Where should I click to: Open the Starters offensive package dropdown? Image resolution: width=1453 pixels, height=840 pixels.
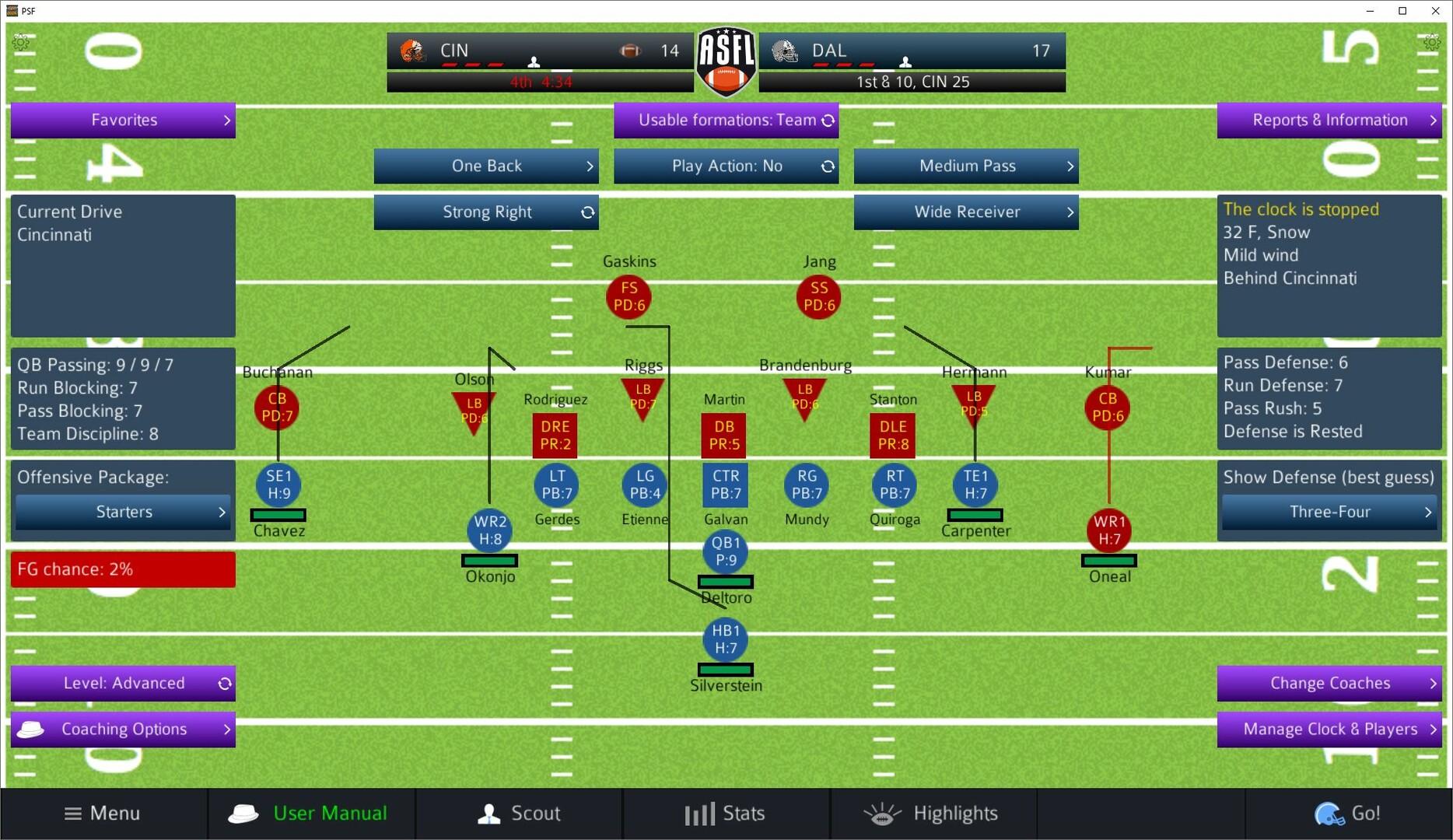122,512
